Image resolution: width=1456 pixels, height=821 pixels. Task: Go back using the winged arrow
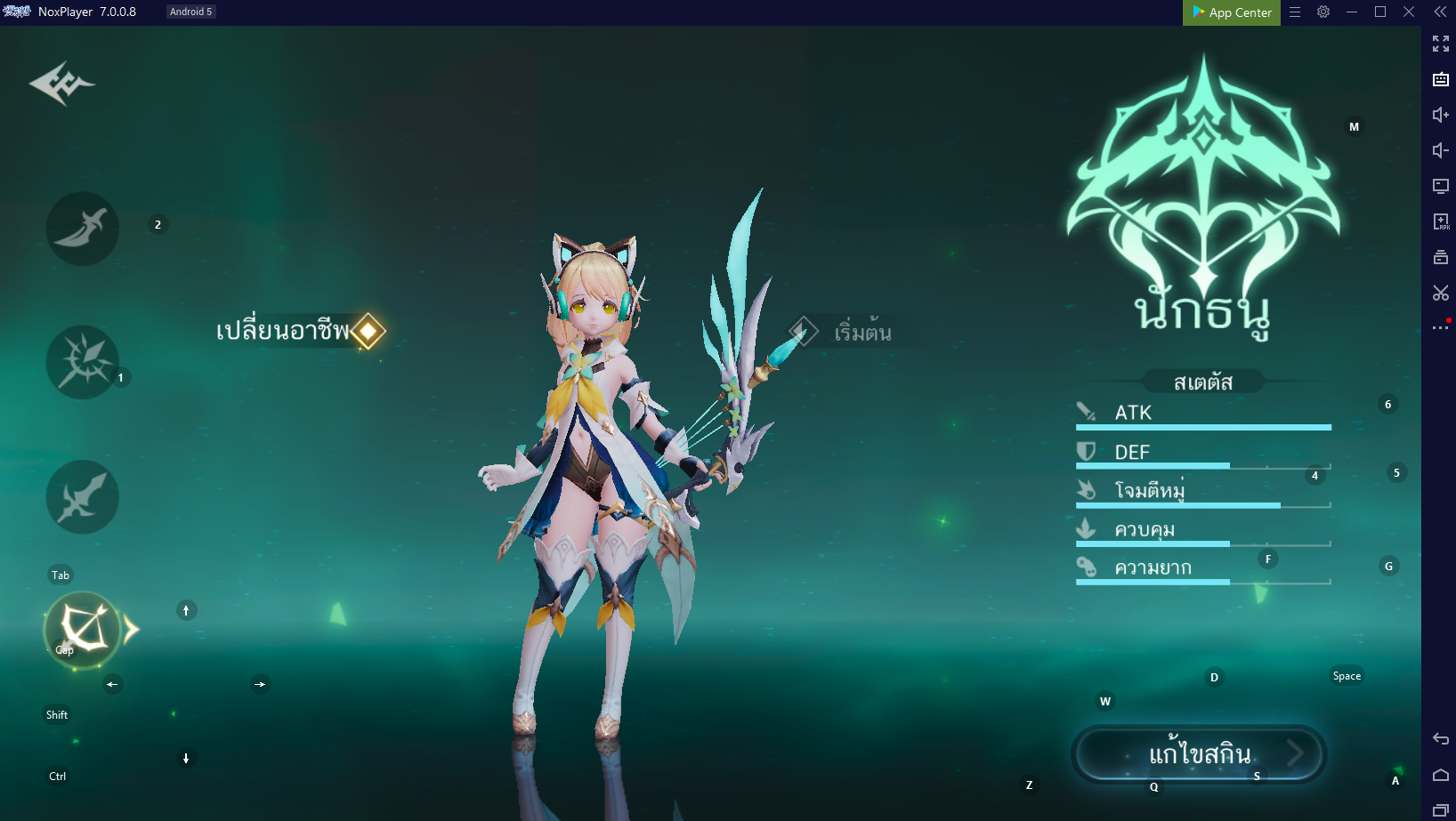pos(61,84)
